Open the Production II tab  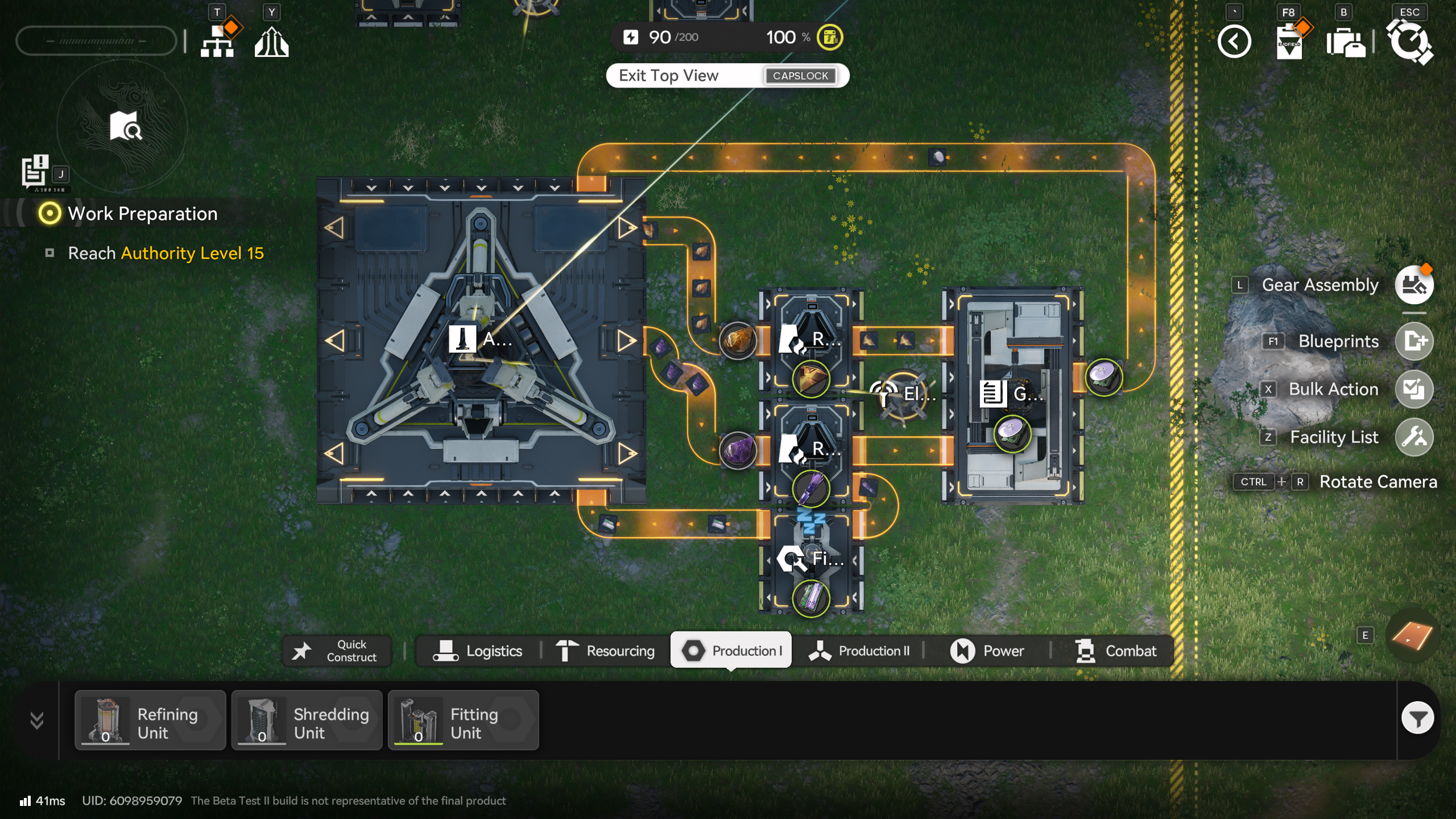point(859,651)
